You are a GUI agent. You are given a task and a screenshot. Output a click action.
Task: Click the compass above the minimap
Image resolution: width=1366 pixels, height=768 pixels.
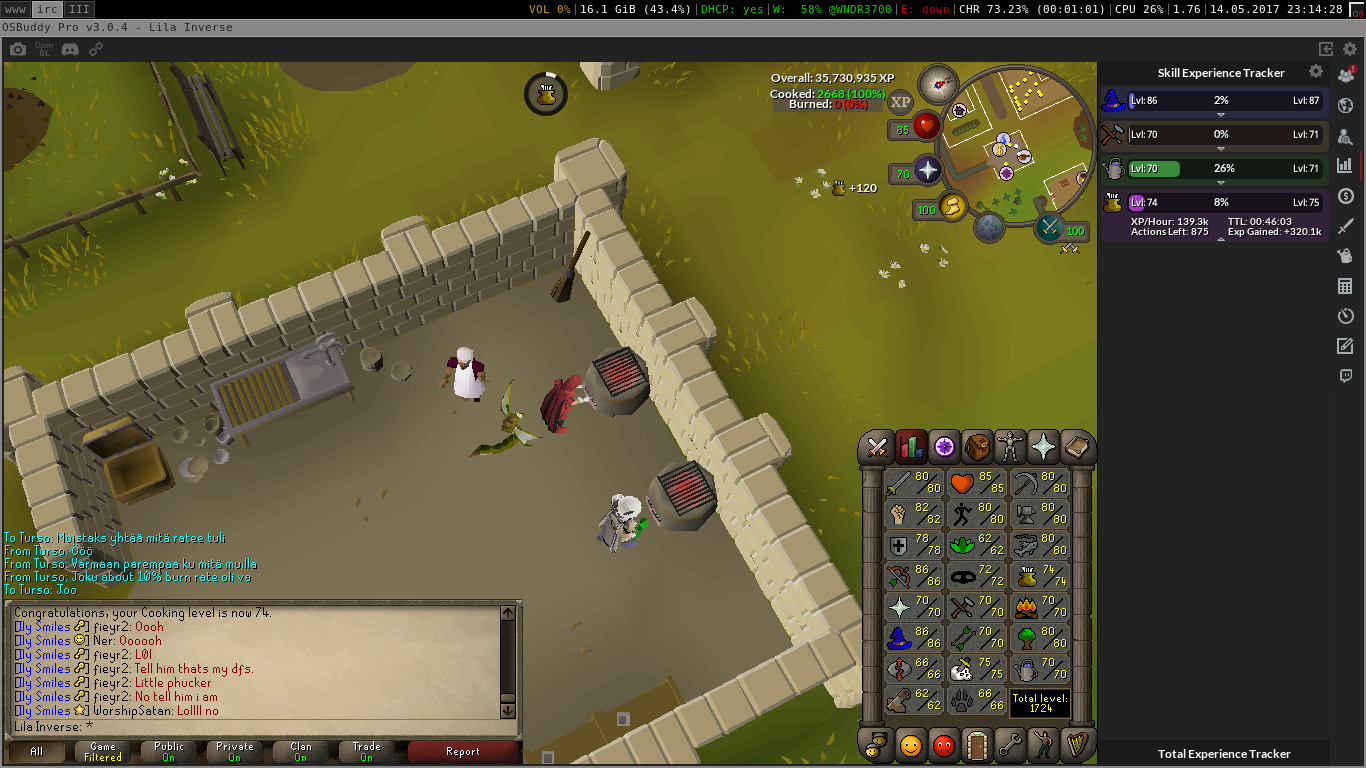coord(938,84)
